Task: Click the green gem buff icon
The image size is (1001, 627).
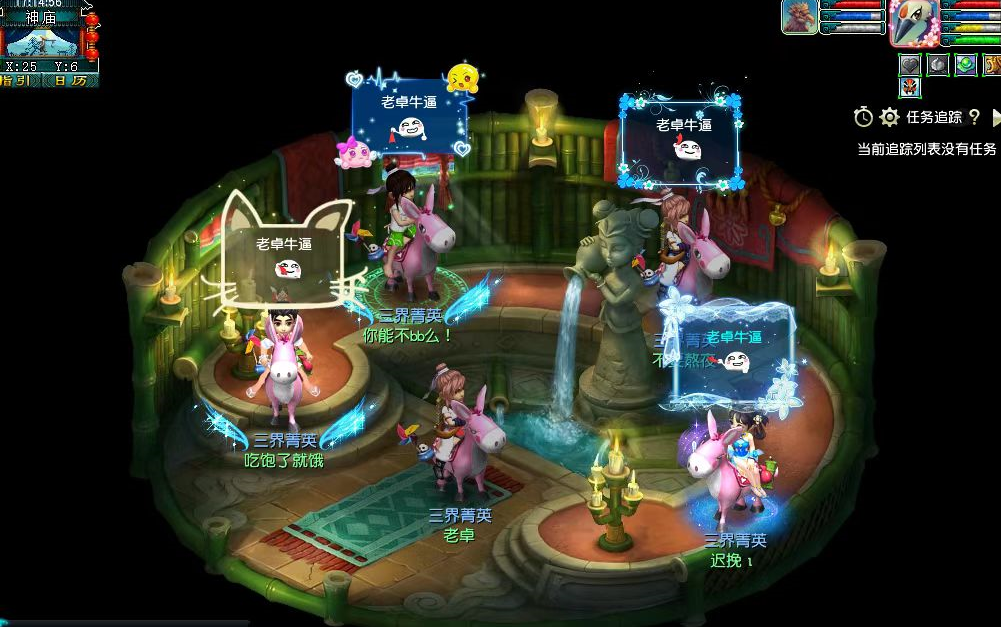Action: pos(965,65)
